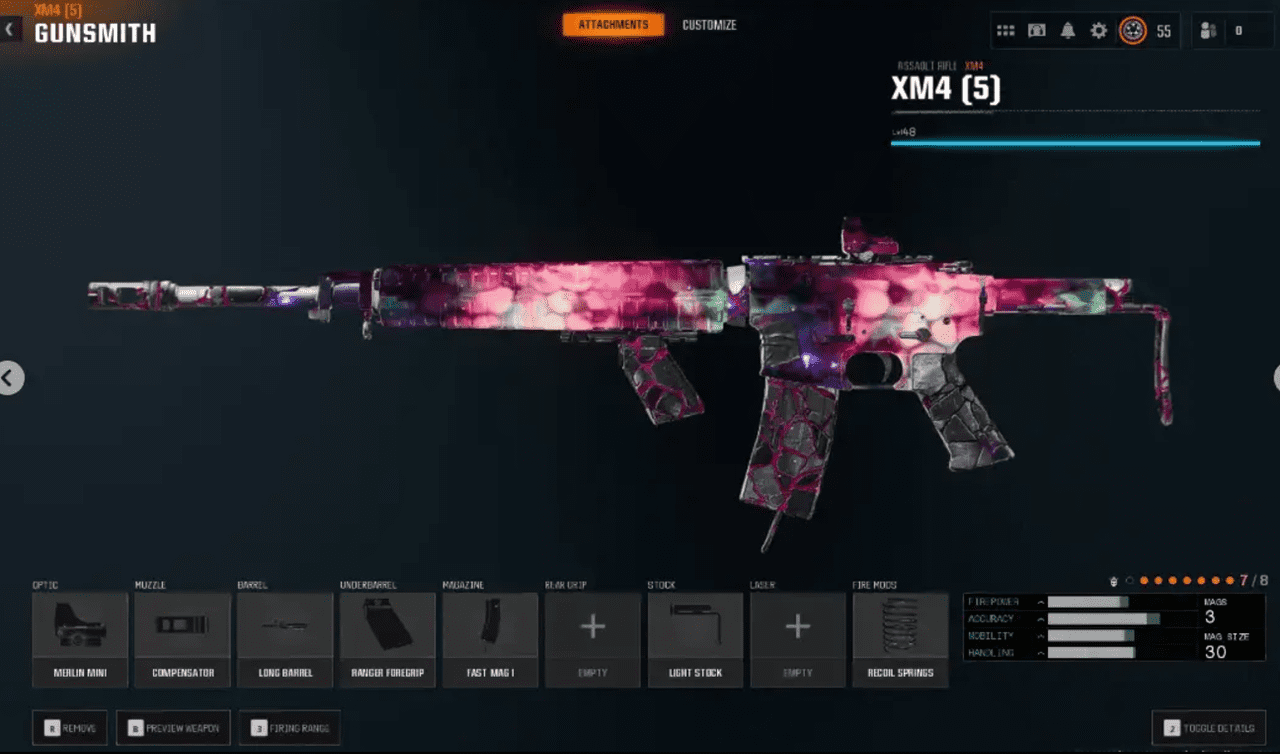The height and width of the screenshot is (754, 1280).
Task: Open the Merlin Mini optic slot
Action: [x=80, y=638]
